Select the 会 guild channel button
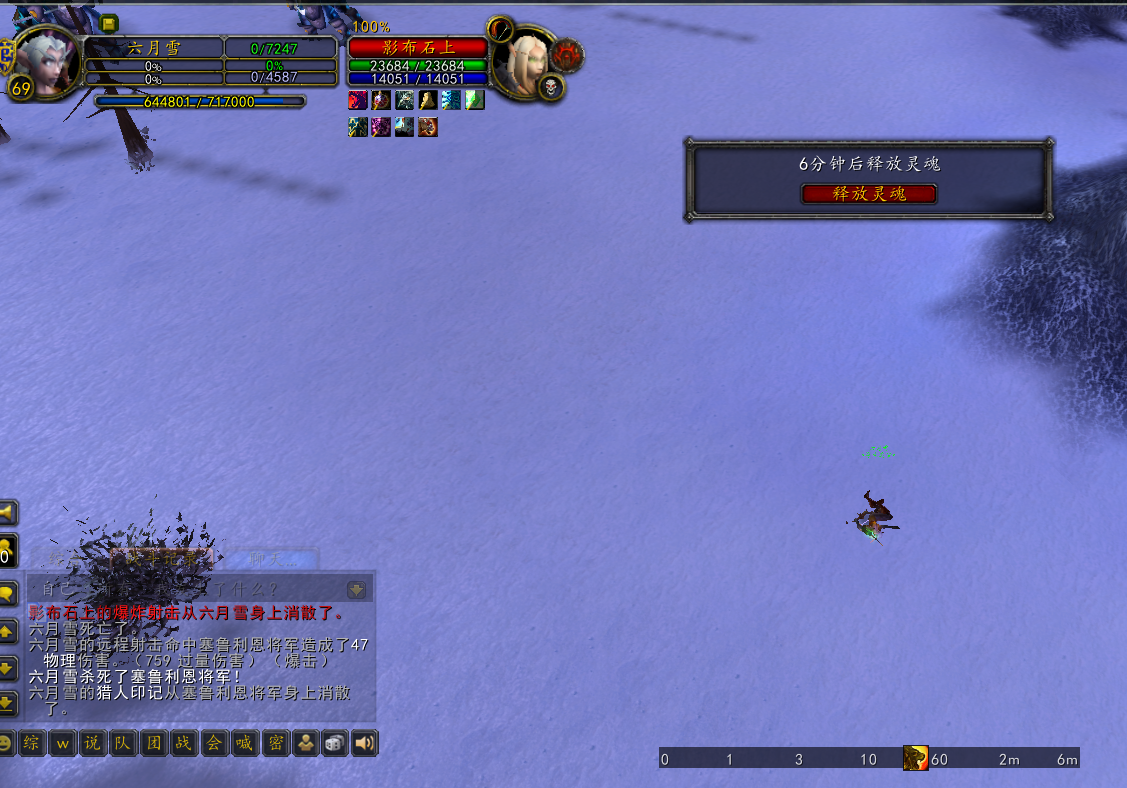The width and height of the screenshot is (1127, 788). click(x=214, y=743)
